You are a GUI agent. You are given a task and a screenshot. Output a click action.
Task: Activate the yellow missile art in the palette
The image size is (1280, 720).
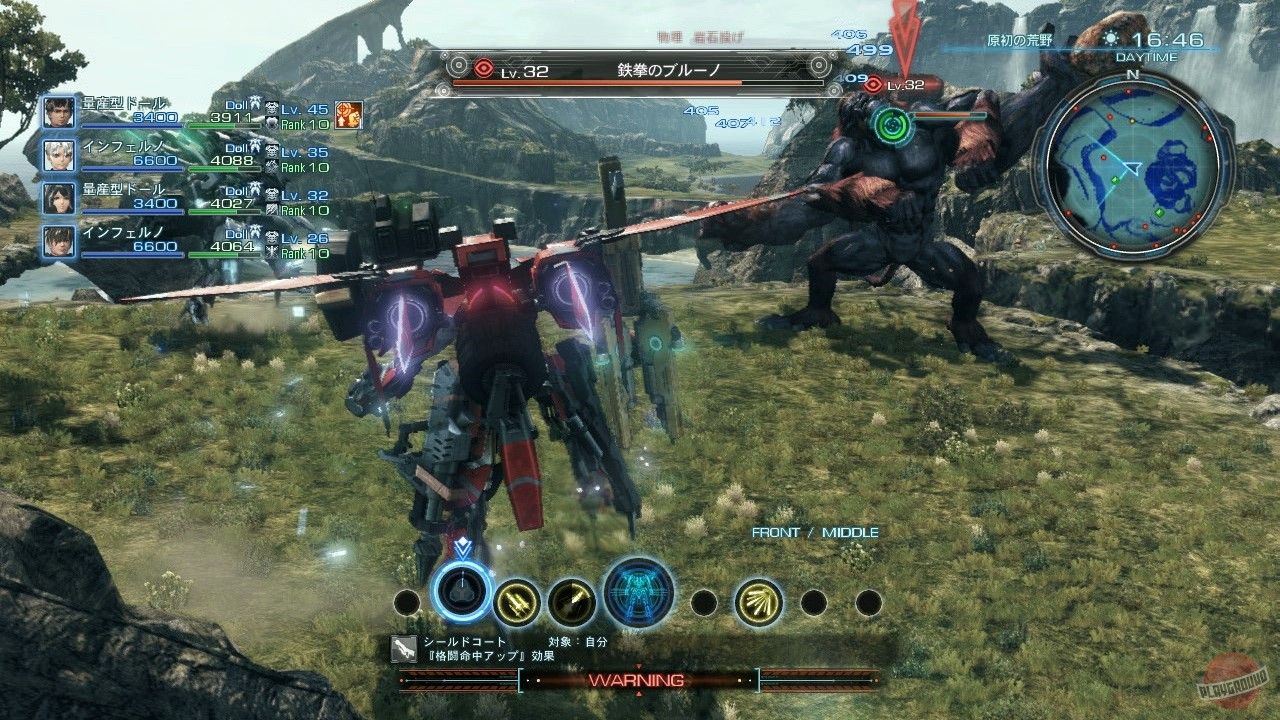(518, 600)
